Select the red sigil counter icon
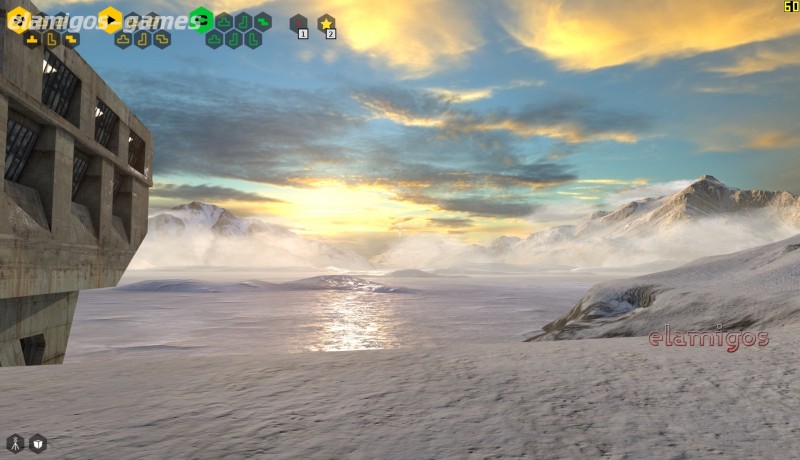The width and height of the screenshot is (800, 460). point(298,24)
